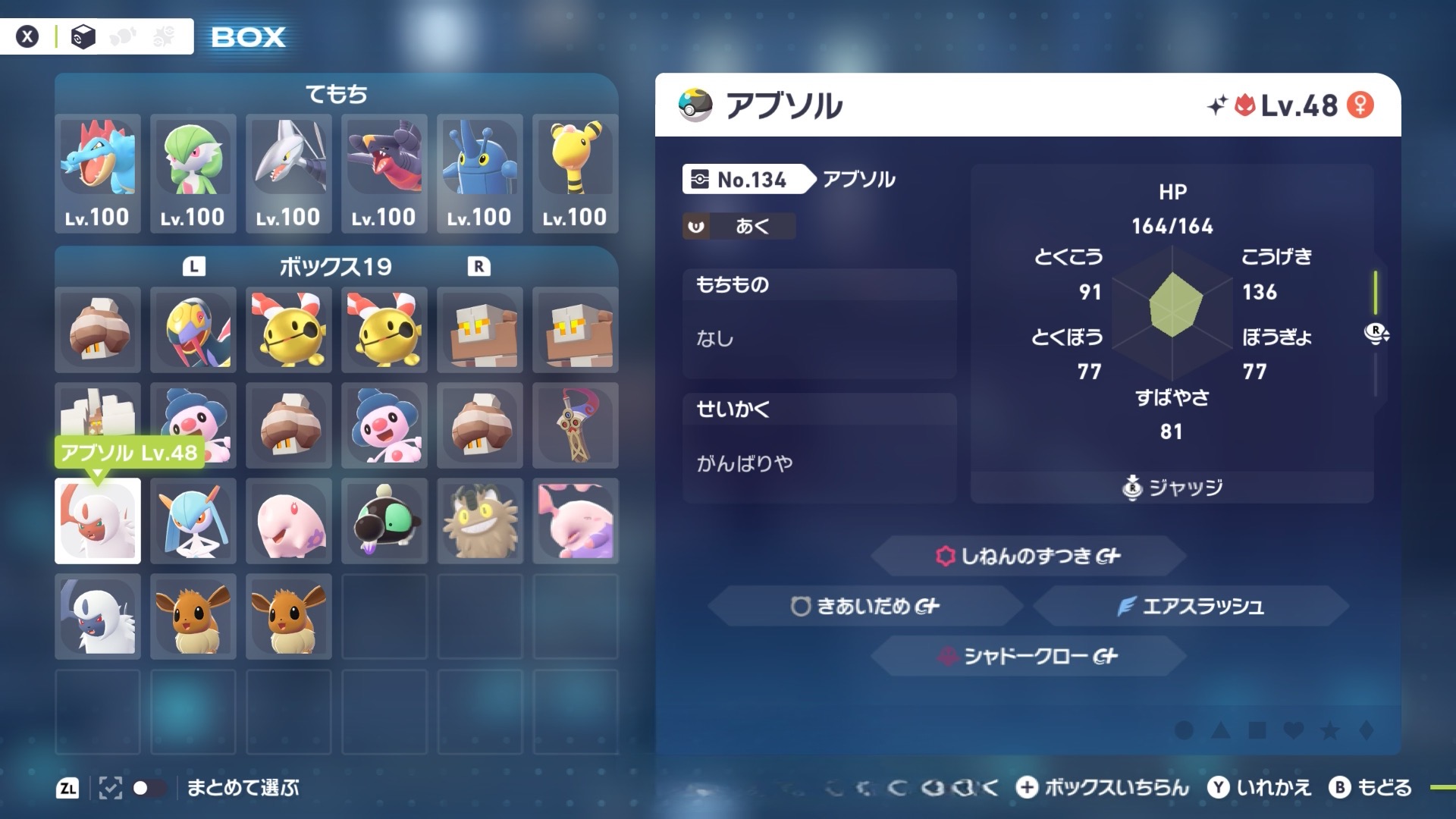Viewport: 1456px width, 819px height.
Task: Select the Munna box slot
Action: (x=289, y=521)
